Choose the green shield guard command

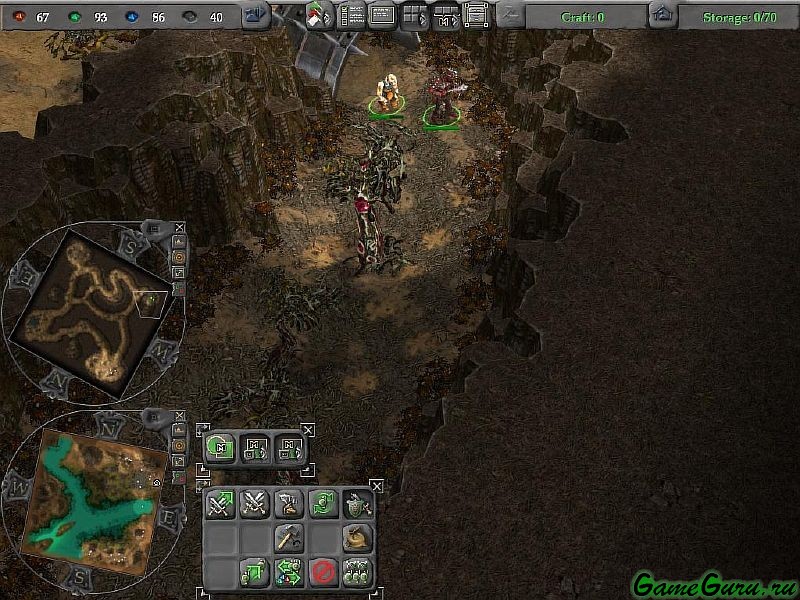(x=357, y=505)
